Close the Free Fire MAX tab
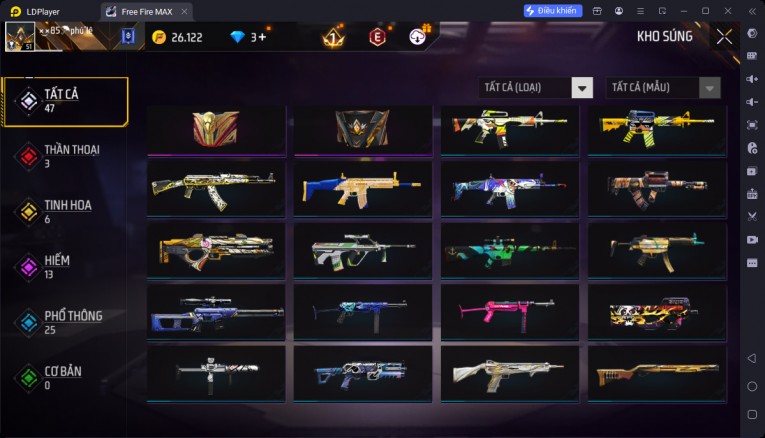The width and height of the screenshot is (765, 438). coord(185,10)
